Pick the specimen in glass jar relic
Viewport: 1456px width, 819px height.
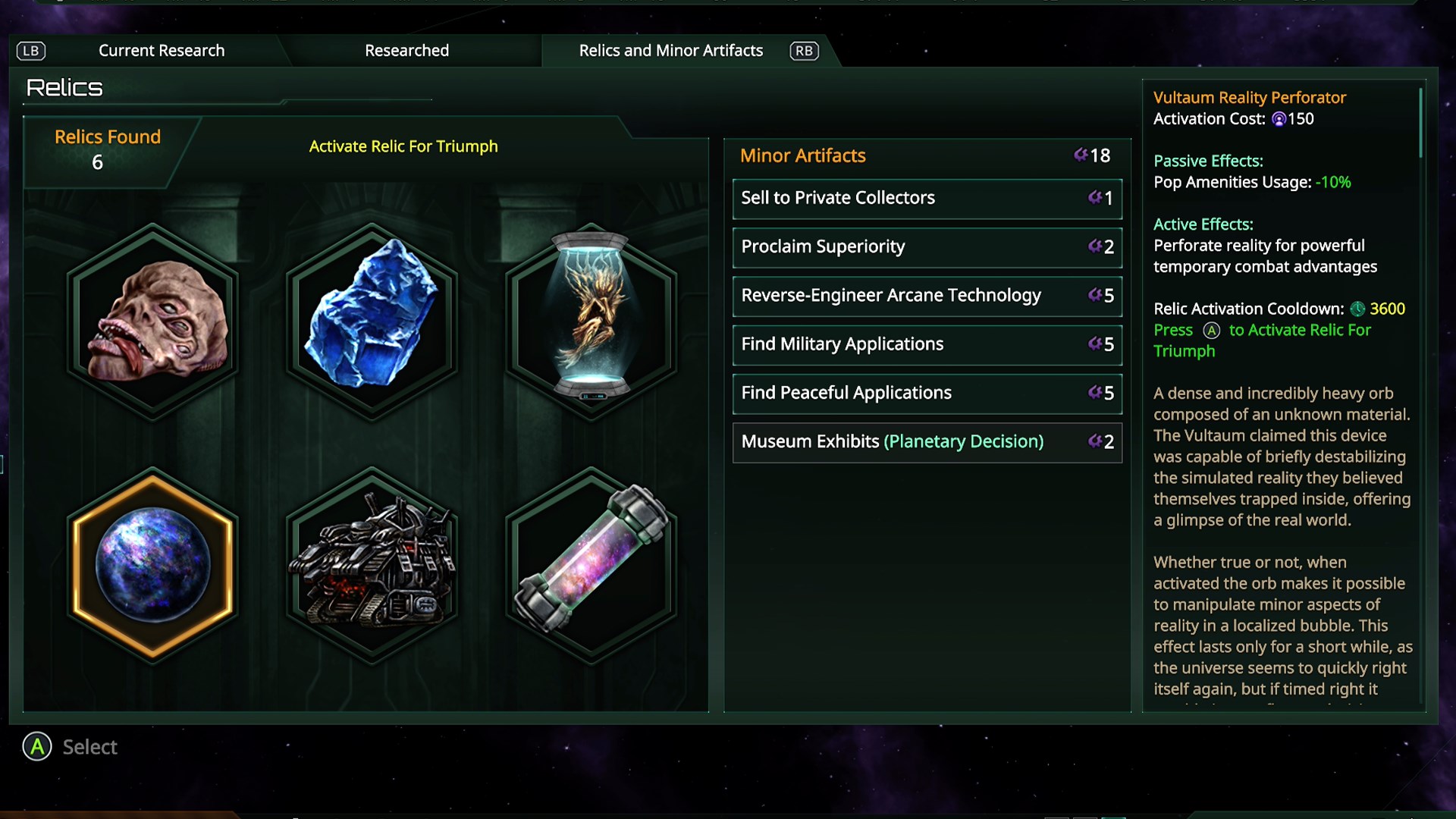(591, 322)
